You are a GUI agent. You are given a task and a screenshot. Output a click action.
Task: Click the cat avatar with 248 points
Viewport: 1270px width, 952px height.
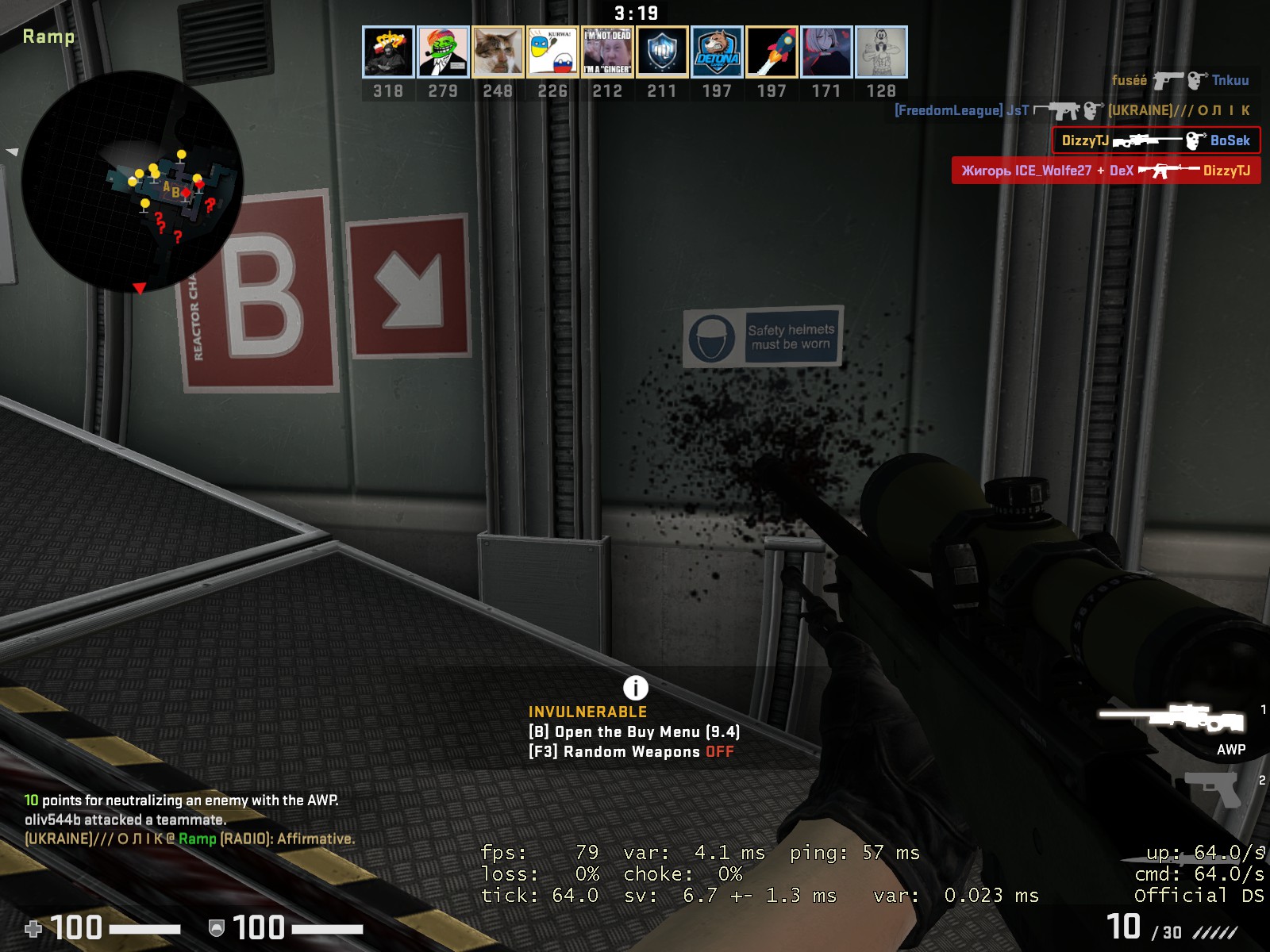click(498, 52)
